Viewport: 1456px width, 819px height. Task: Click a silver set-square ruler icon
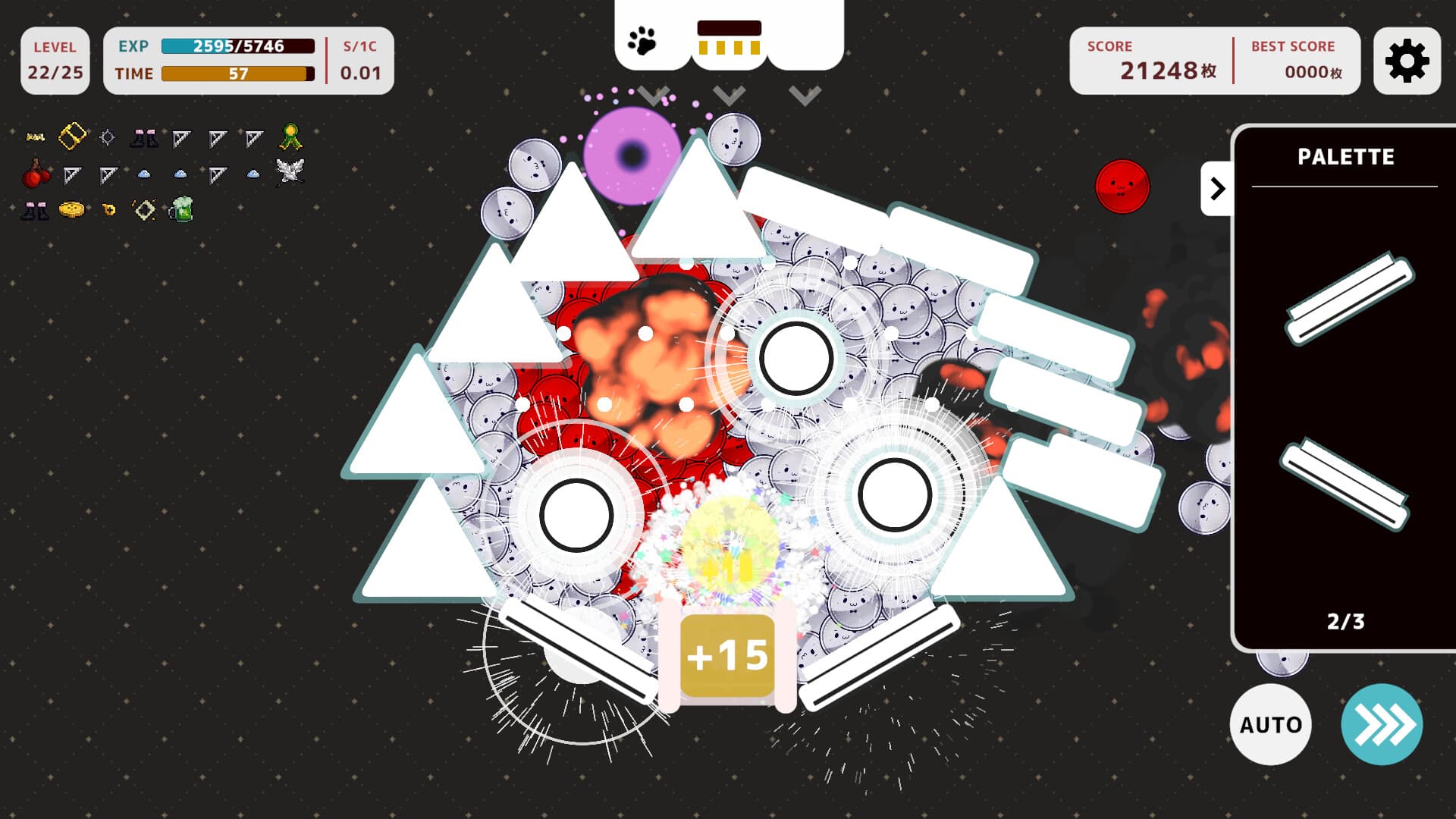coord(182,137)
